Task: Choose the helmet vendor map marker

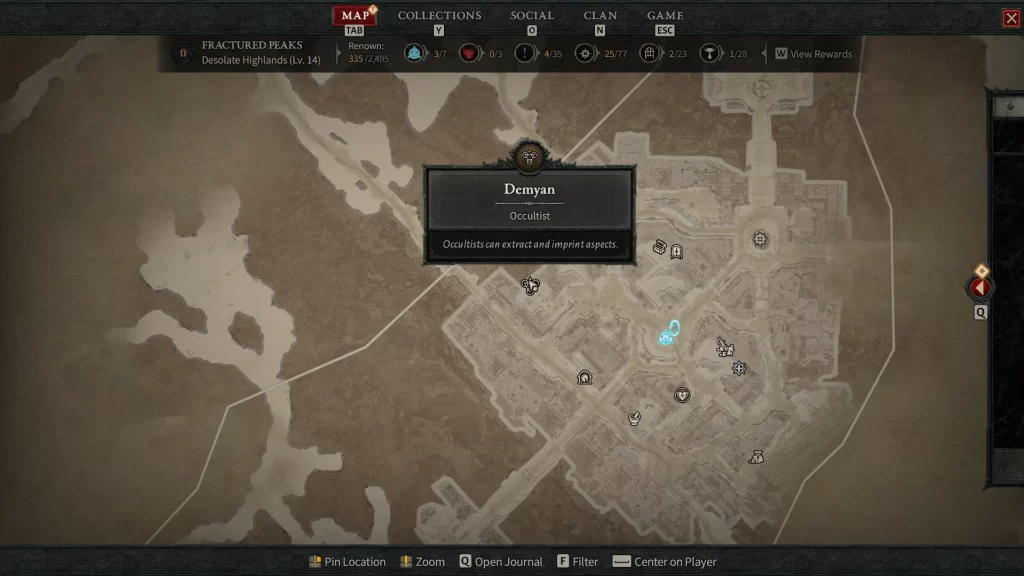Action: [x=585, y=377]
